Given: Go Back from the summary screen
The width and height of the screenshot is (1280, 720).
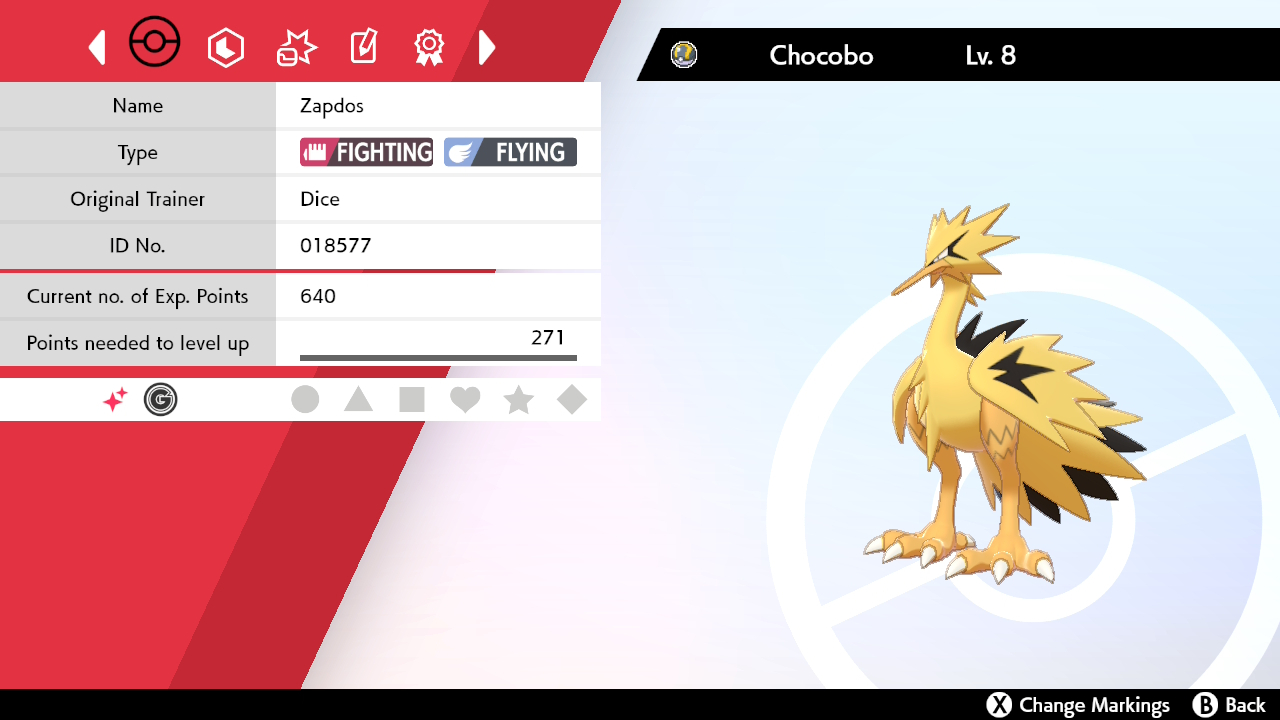Looking at the screenshot, I should click(1229, 705).
